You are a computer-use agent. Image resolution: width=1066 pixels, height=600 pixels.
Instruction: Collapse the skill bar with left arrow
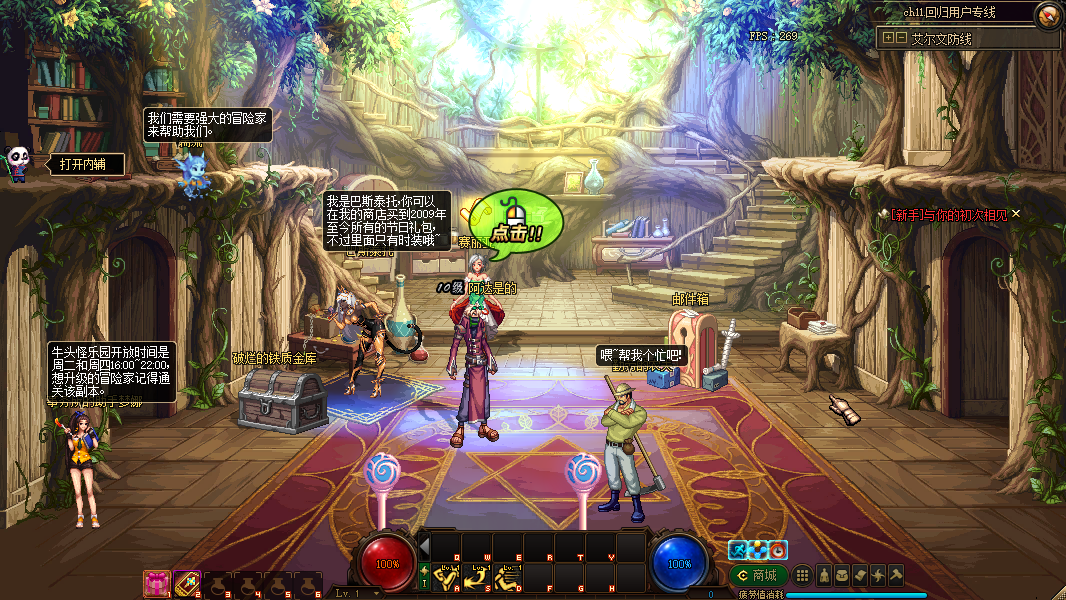click(424, 547)
